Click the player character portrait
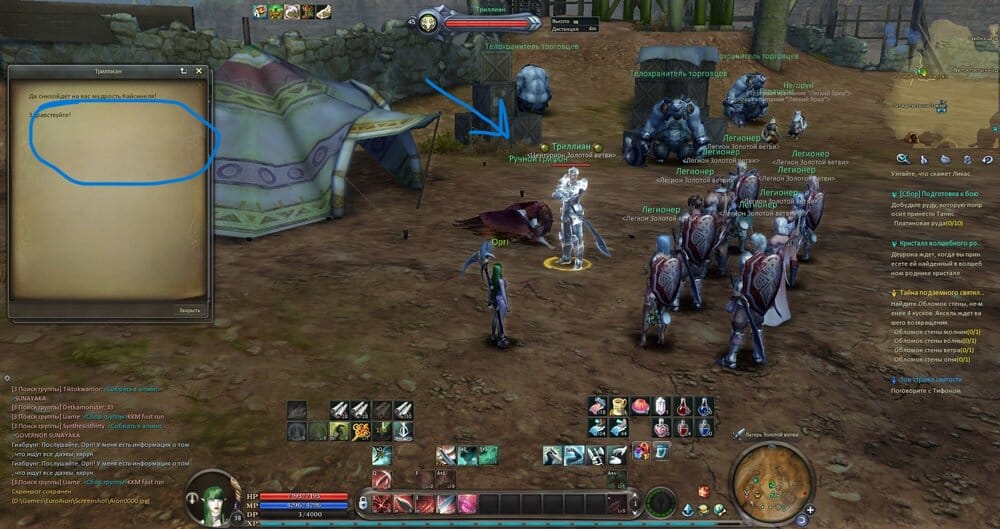The width and height of the screenshot is (1000, 529). (x=204, y=497)
